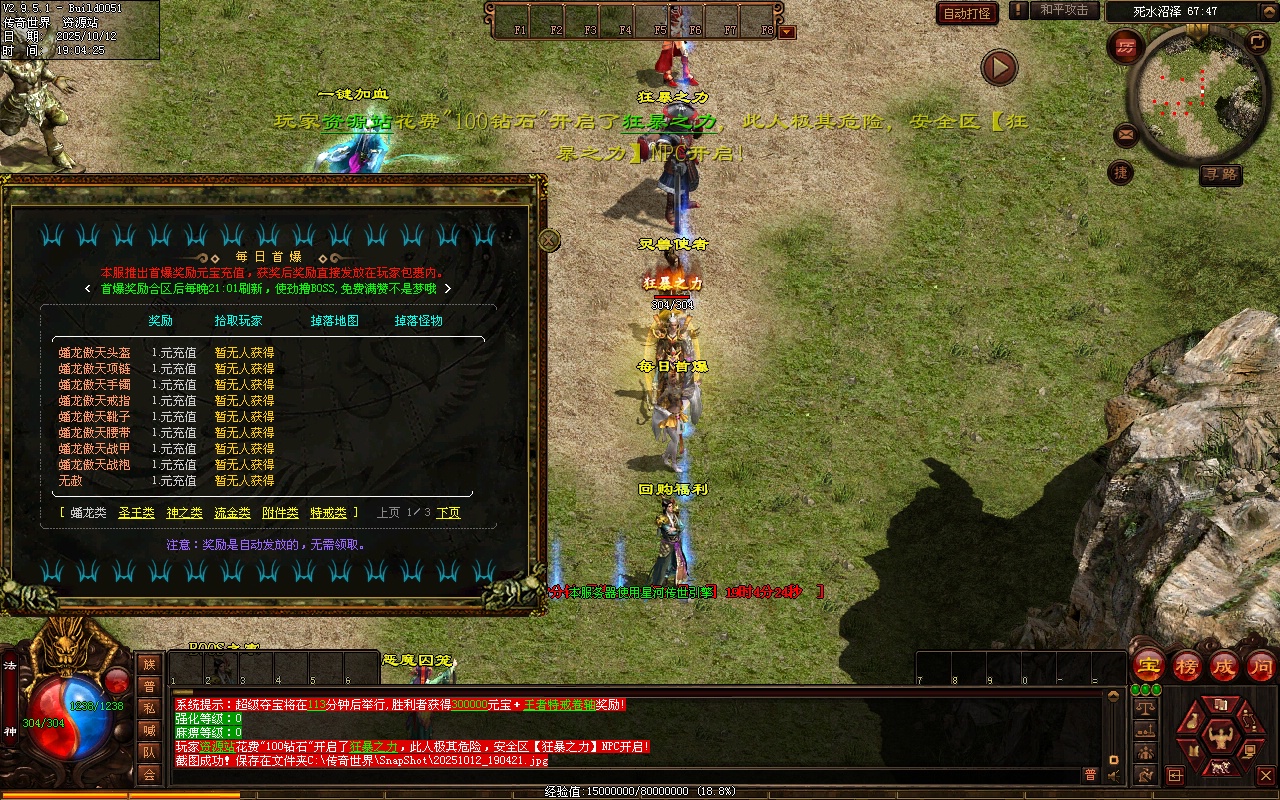The height and width of the screenshot is (800, 1280).
Task: Switch to the 圣王类 category
Action: [136, 513]
